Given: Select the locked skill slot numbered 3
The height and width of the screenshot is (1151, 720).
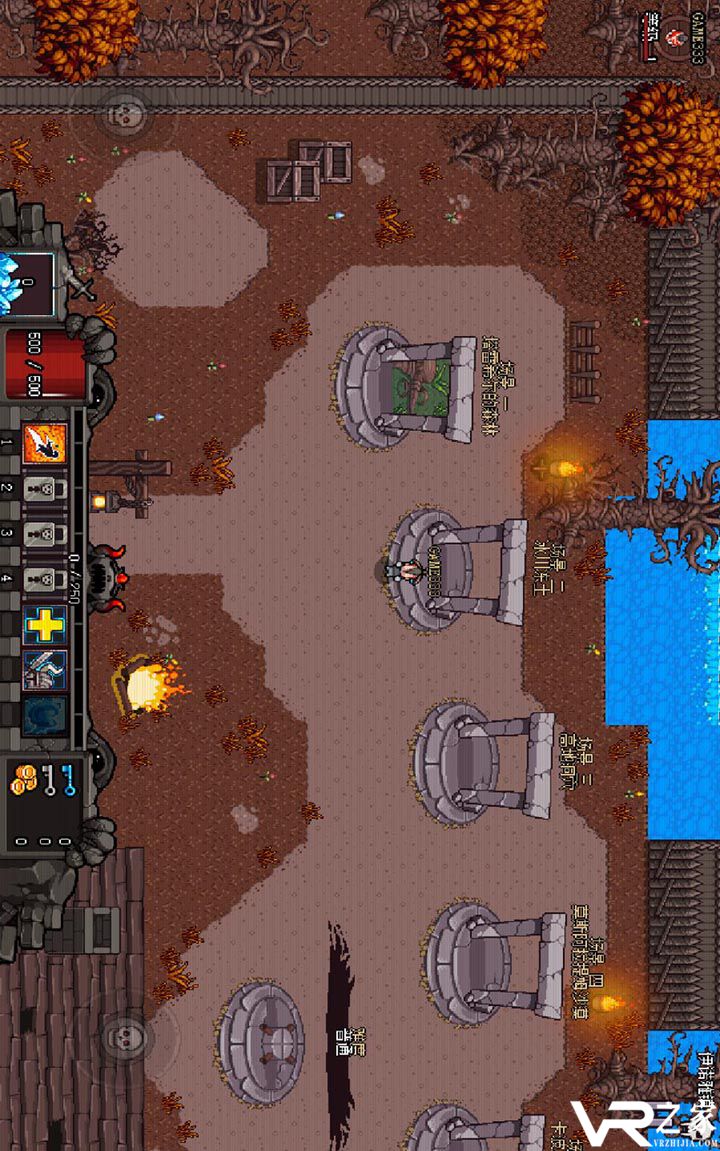Looking at the screenshot, I should coord(45,533).
